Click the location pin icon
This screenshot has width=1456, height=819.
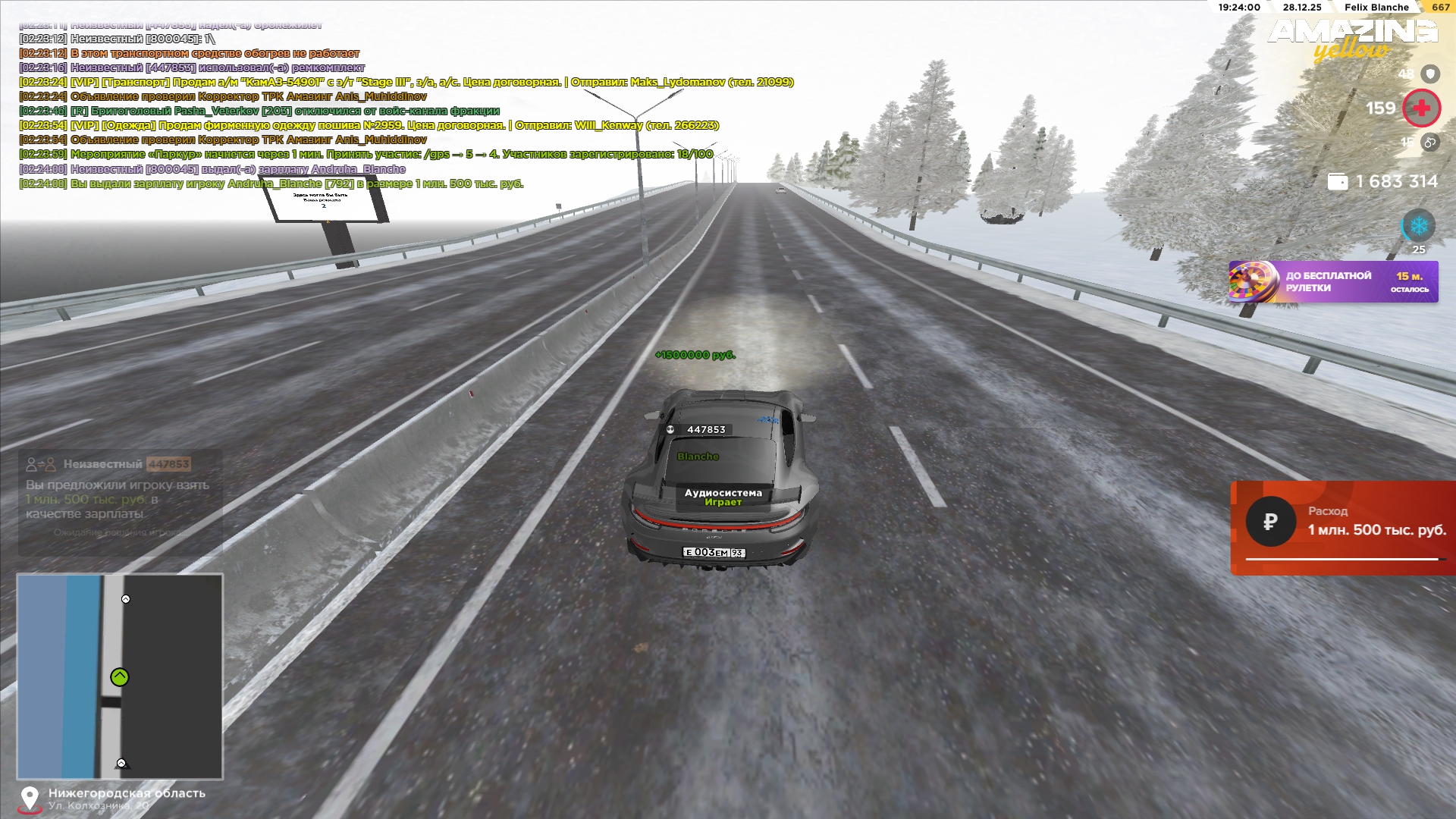[x=30, y=799]
